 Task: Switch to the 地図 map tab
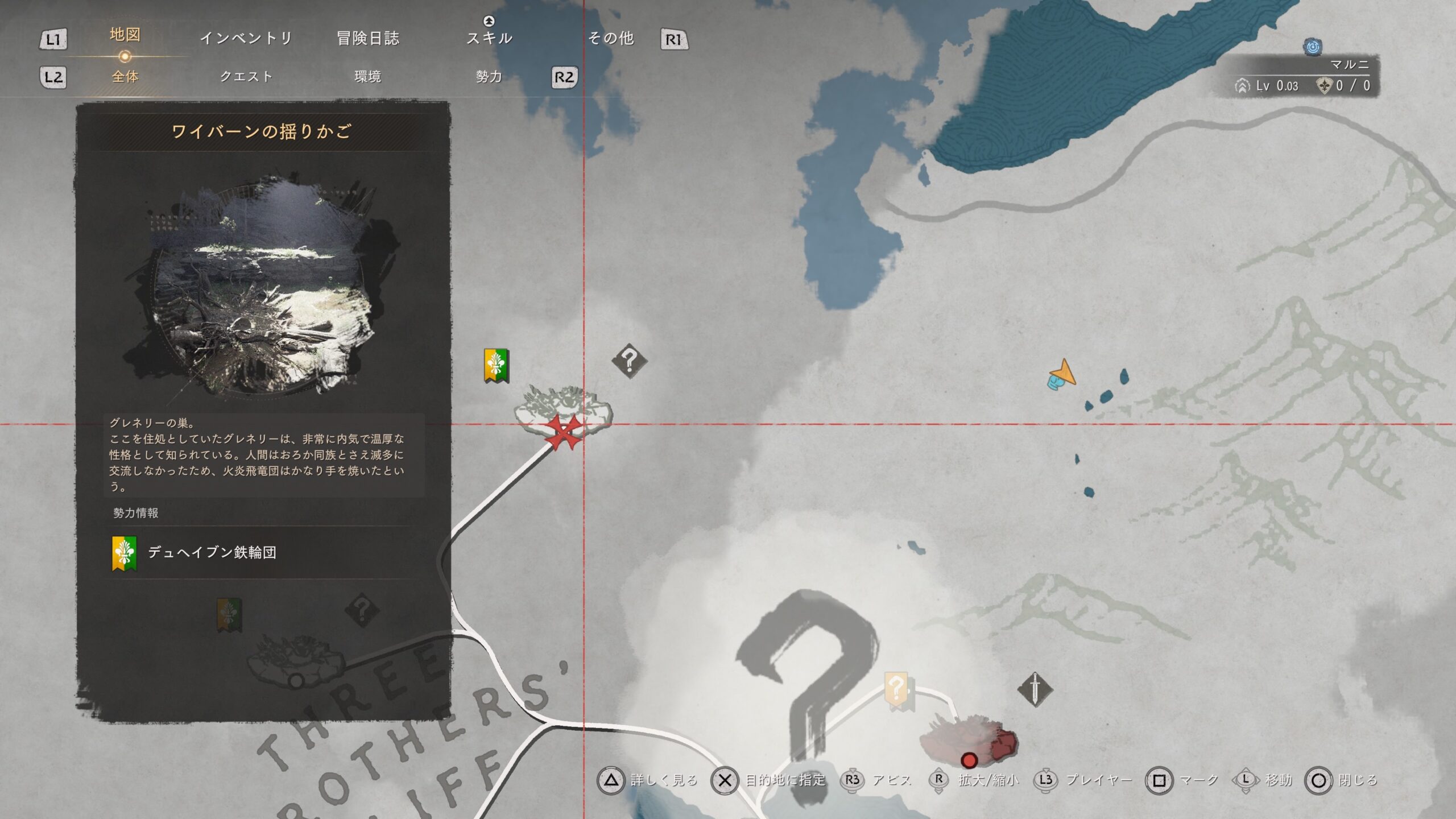[x=125, y=35]
